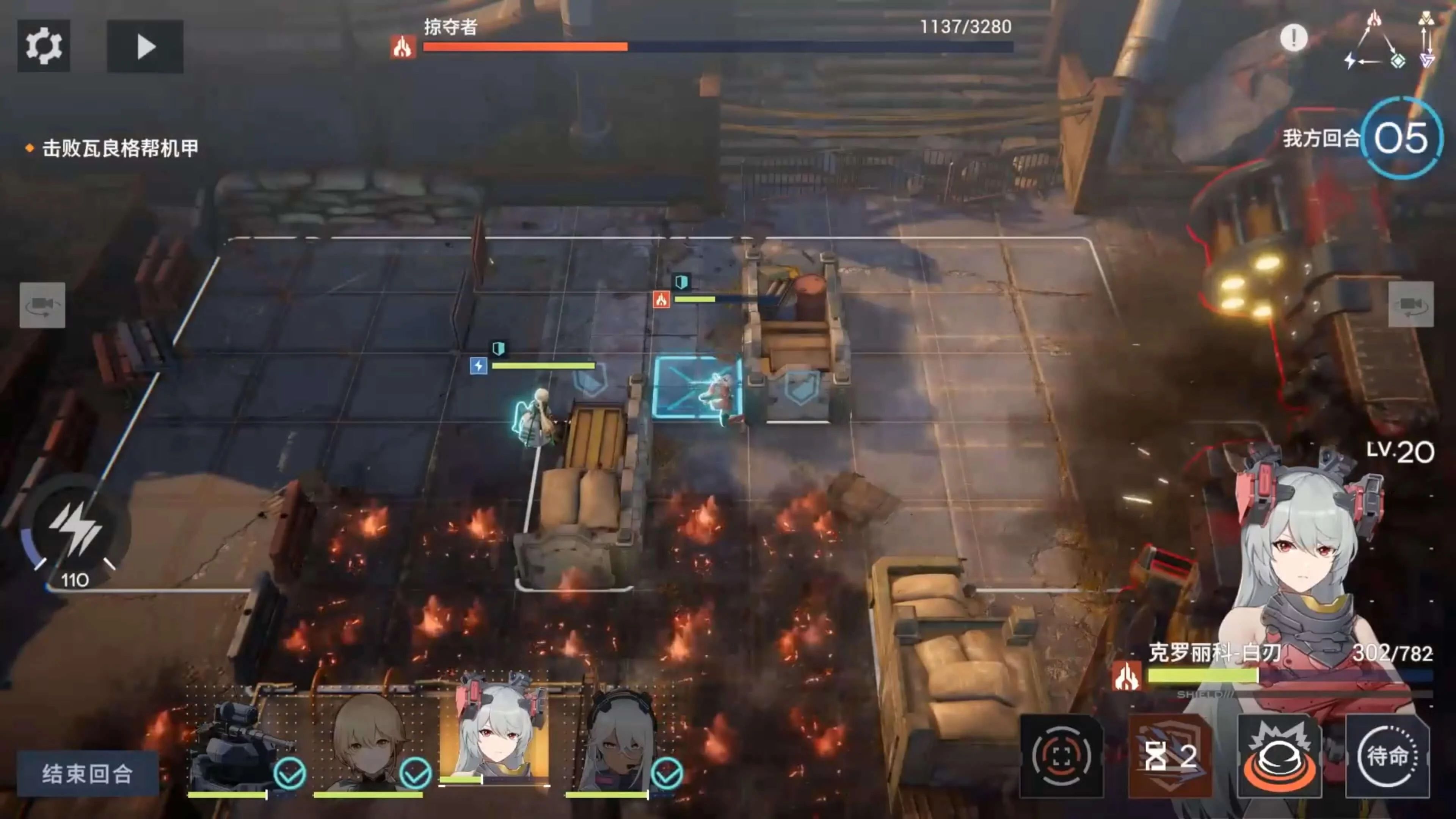
Task: Choose the 待命 standby command
Action: (x=1388, y=756)
